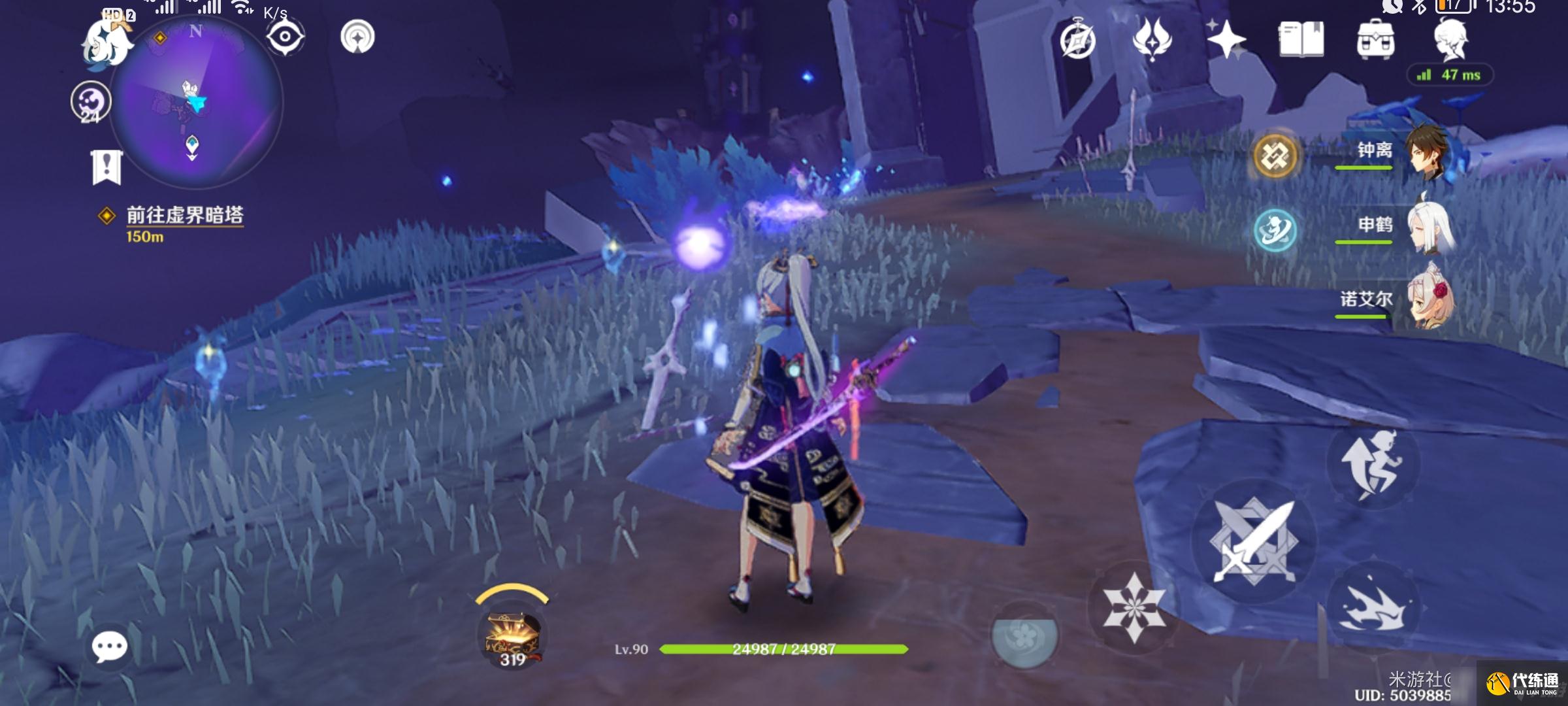Viewport: 1568px width, 706px height.
Task: Tap the jump button
Action: point(1372,464)
